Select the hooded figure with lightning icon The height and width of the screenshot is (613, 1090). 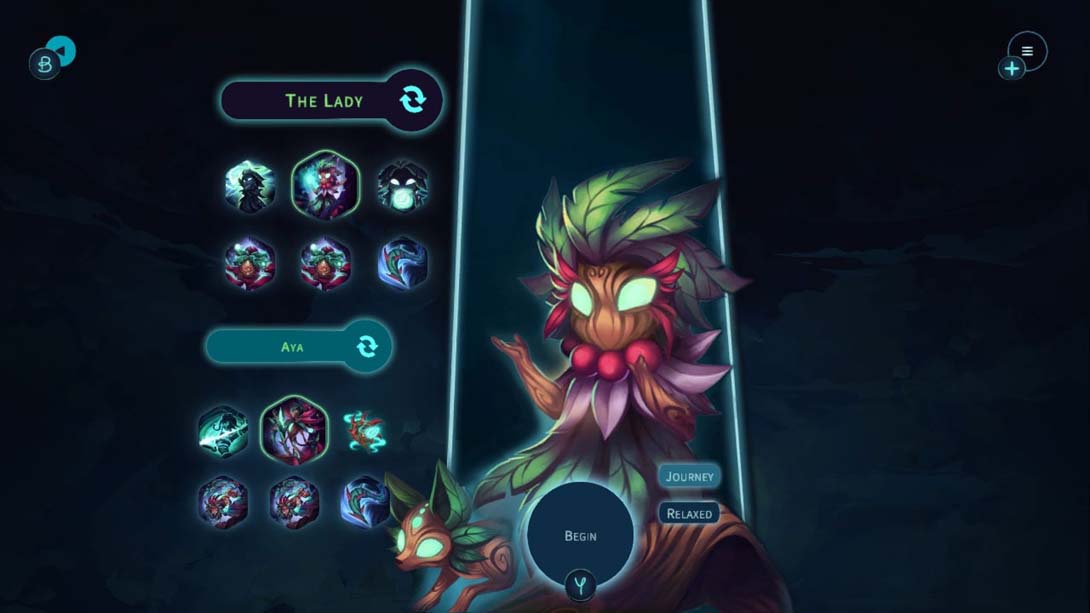[249, 186]
